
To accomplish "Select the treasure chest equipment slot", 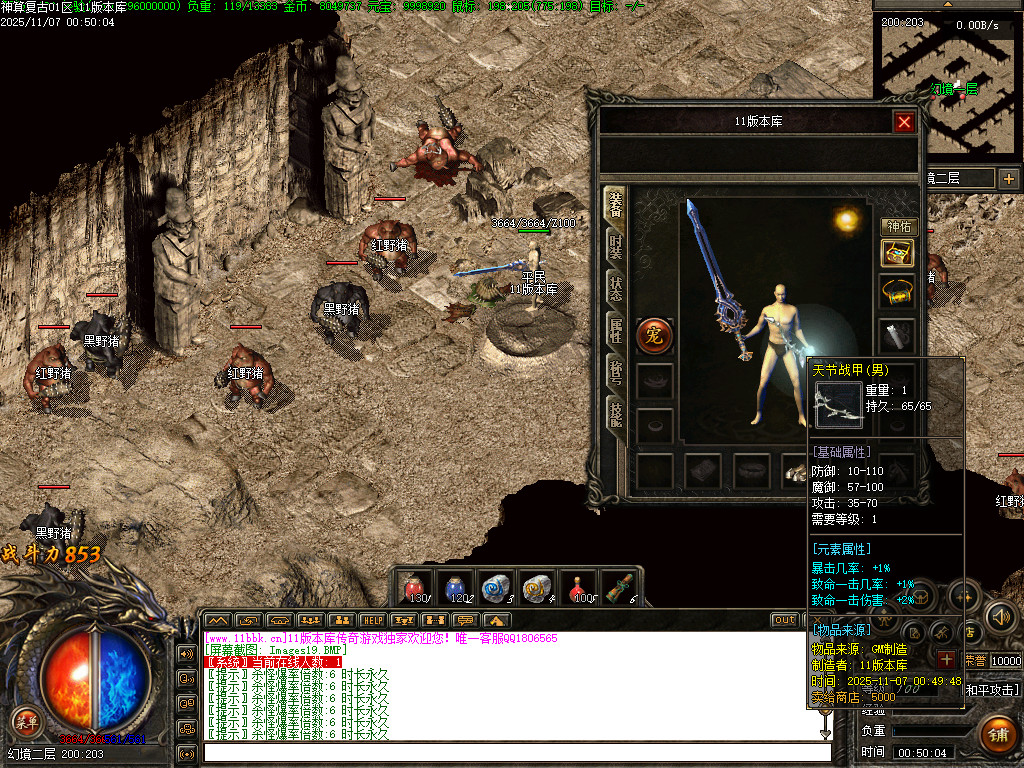I will (897, 253).
